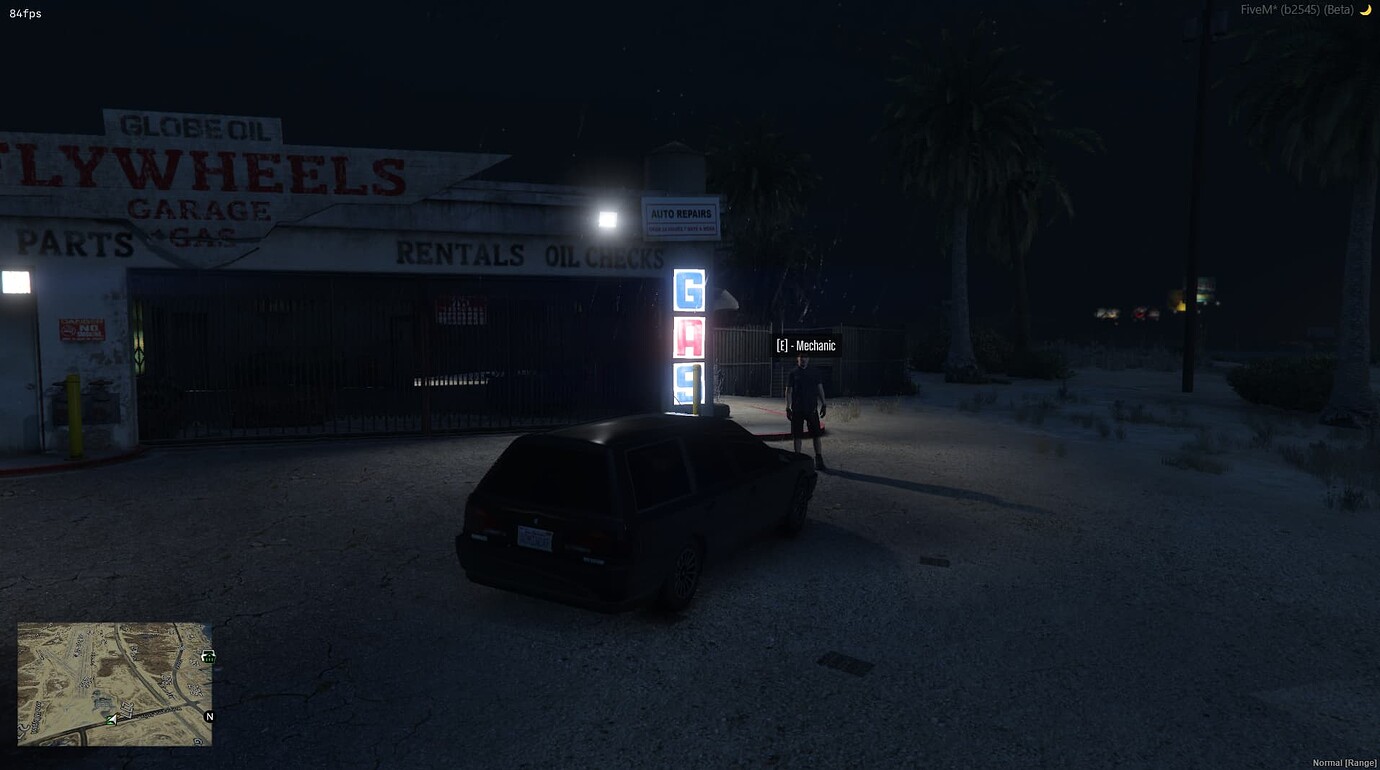The width and height of the screenshot is (1380, 770).
Task: Select the green garage icon on the minimap
Action: (x=207, y=658)
